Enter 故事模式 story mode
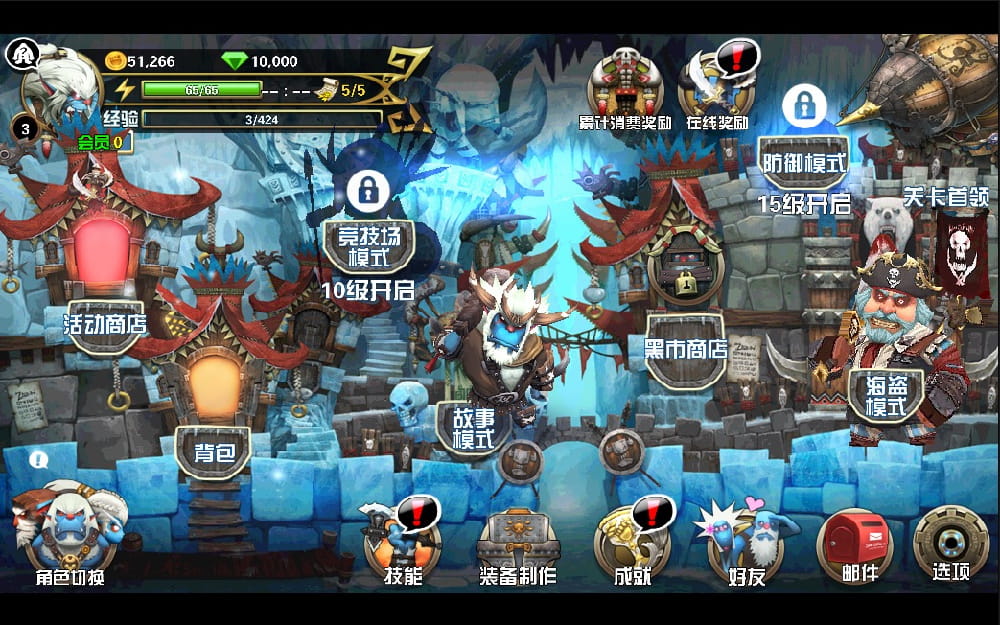1000x625 pixels. [473, 427]
